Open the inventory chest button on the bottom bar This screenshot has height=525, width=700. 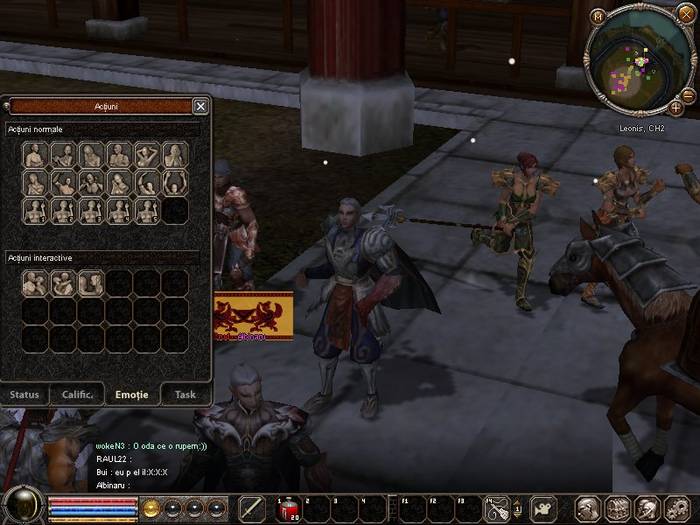[617, 509]
